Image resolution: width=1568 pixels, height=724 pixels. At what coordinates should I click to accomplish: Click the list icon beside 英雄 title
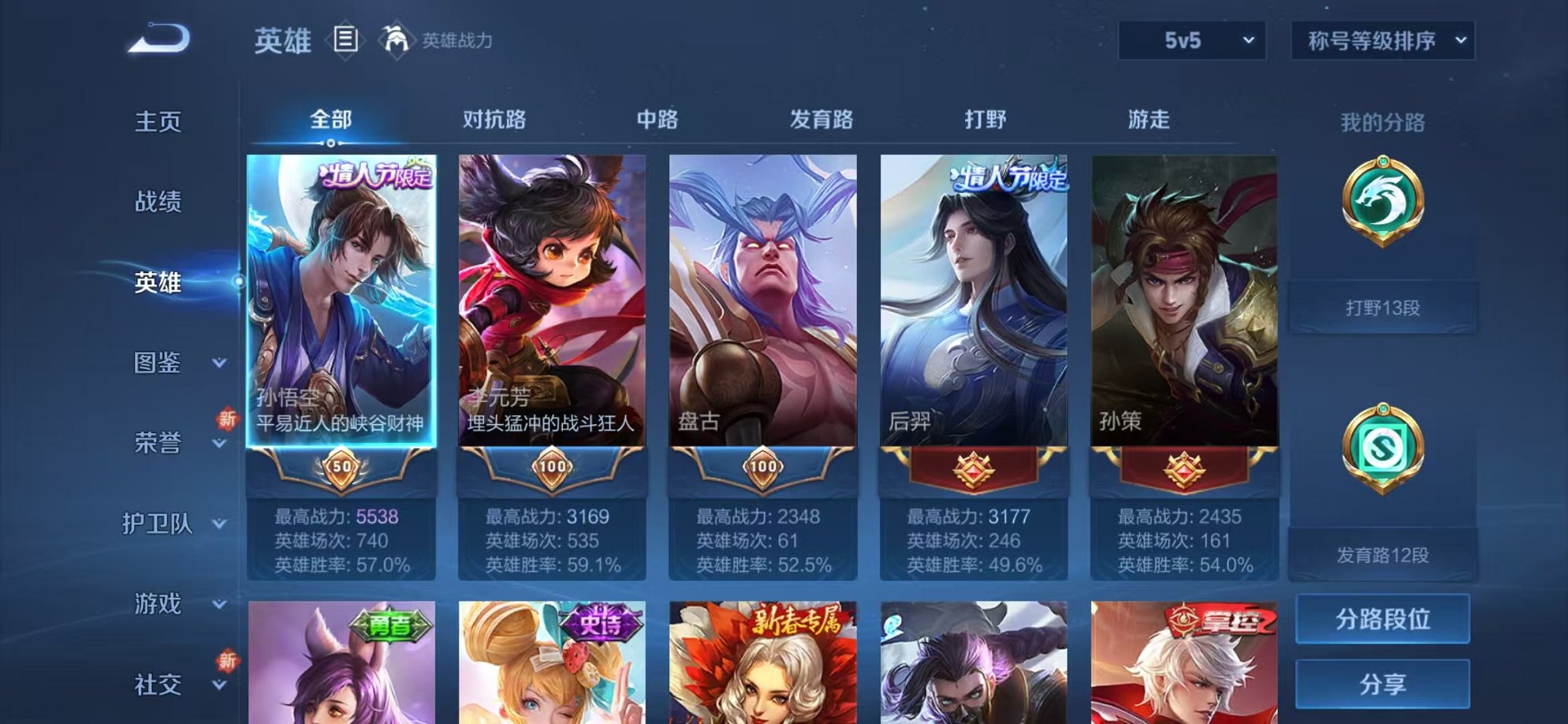click(345, 37)
